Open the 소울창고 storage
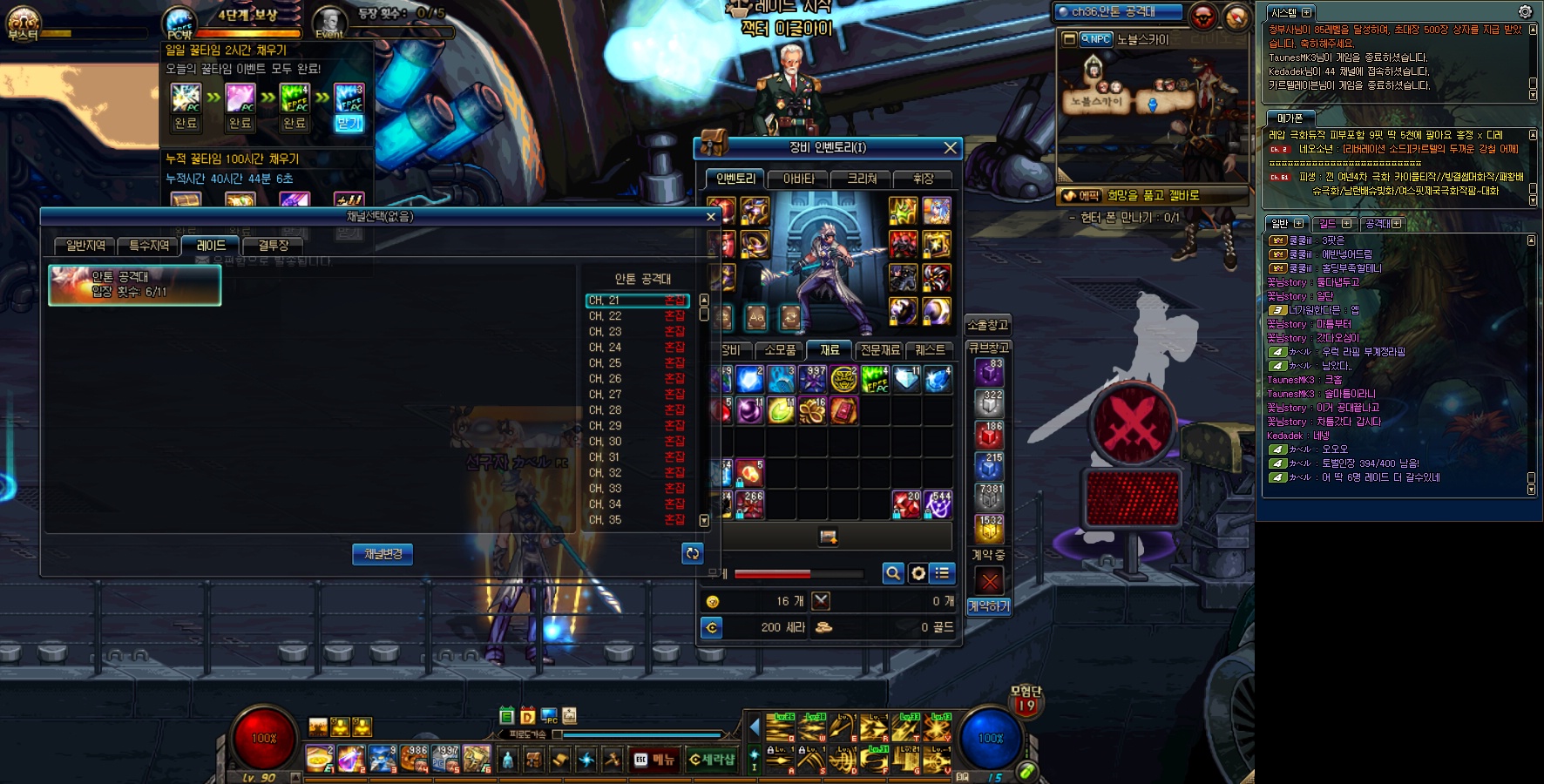The width and height of the screenshot is (1544, 784). click(987, 325)
